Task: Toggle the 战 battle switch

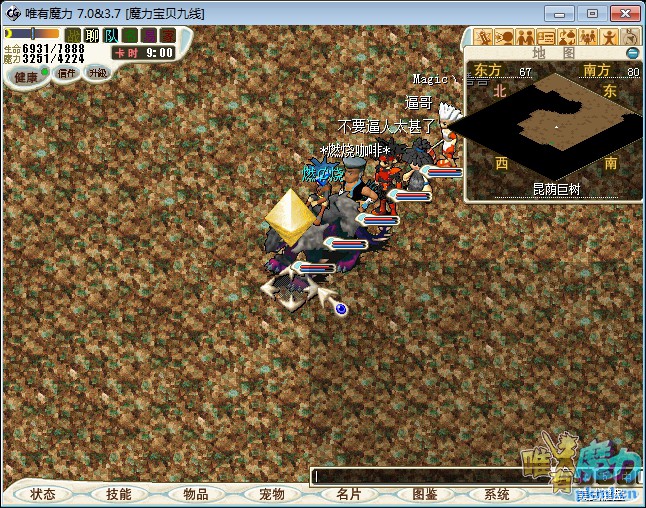Action: coord(73,35)
